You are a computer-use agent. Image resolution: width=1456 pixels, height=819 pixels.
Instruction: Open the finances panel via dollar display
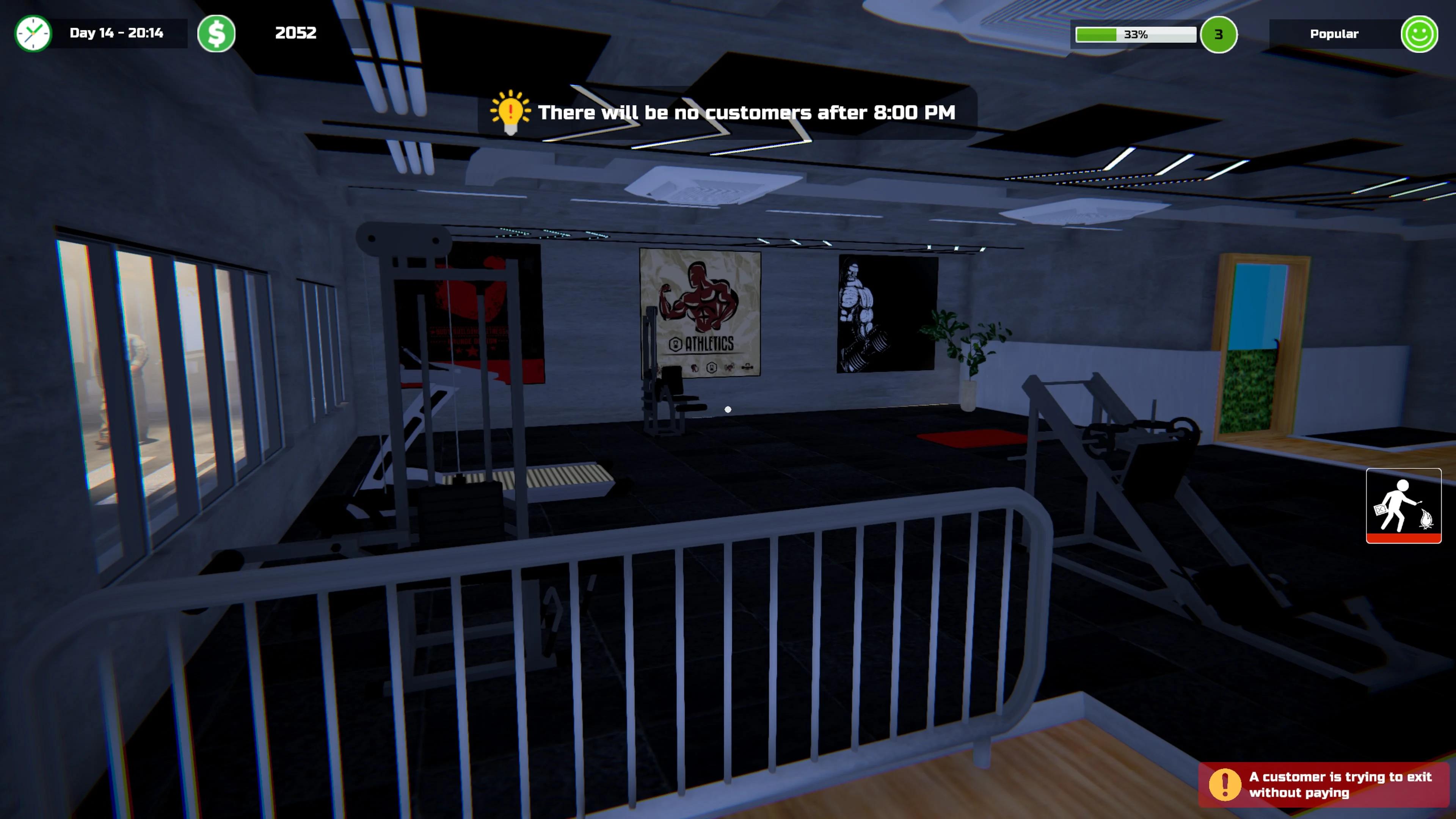coord(296,33)
